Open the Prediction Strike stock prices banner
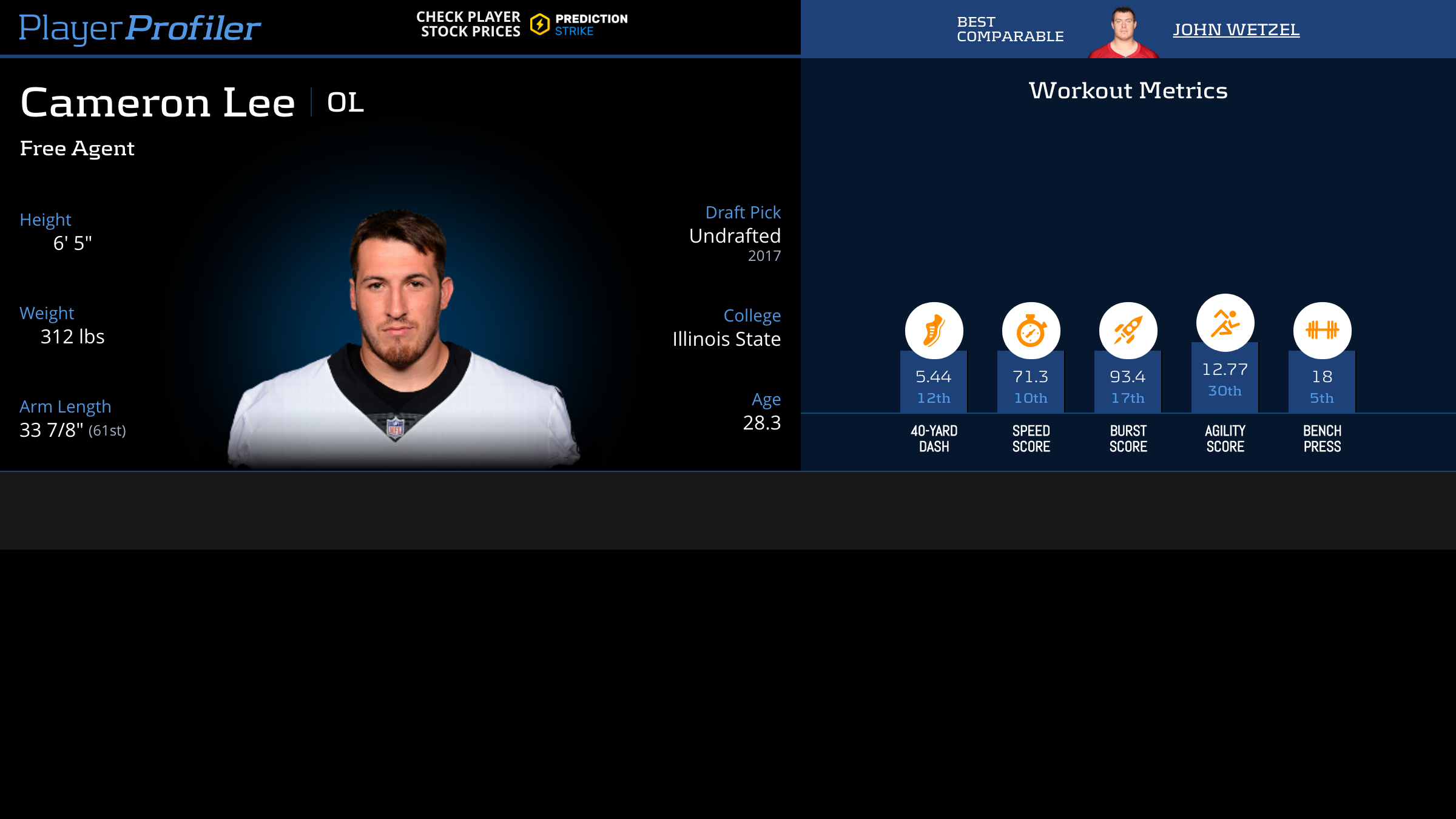This screenshot has width=1456, height=819. 522,25
